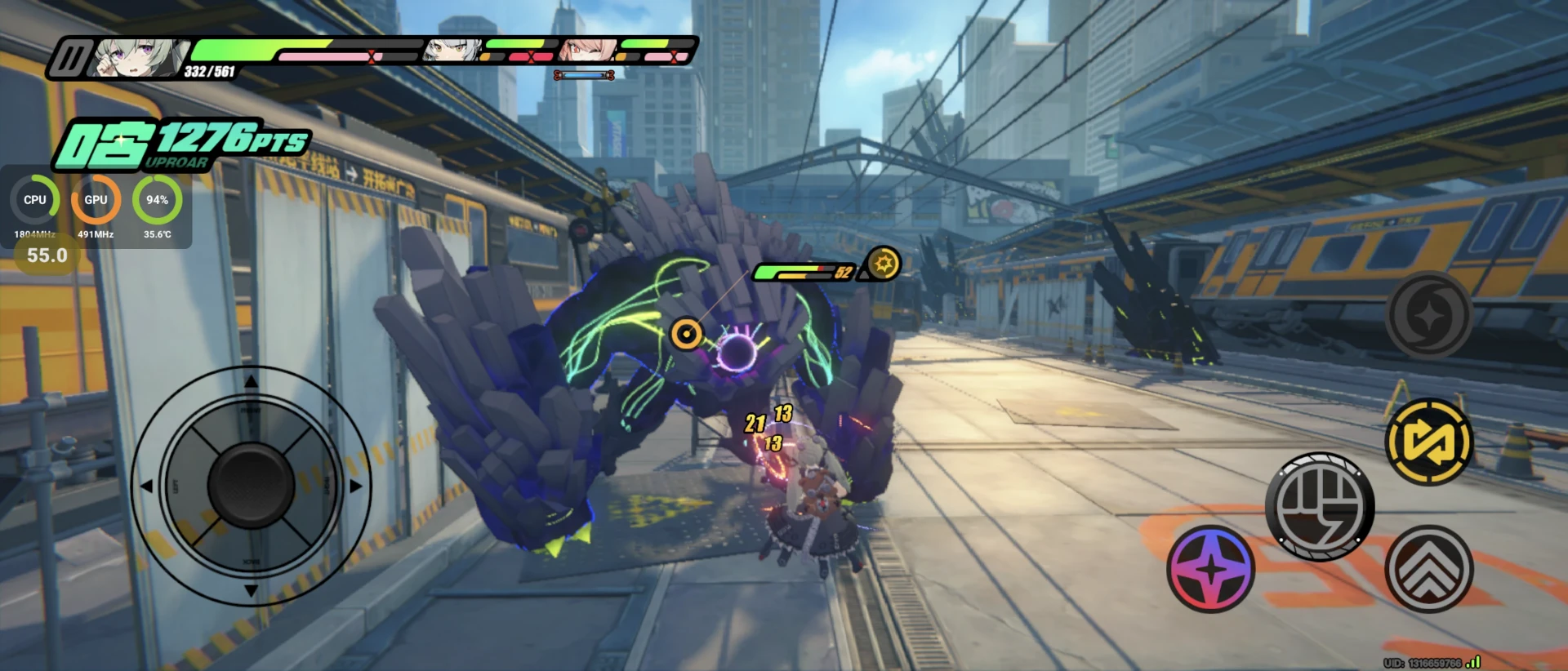Screen dimensions: 1568x671
Task: Trigger the greyed-out ultimate ability button
Action: (x=1429, y=315)
